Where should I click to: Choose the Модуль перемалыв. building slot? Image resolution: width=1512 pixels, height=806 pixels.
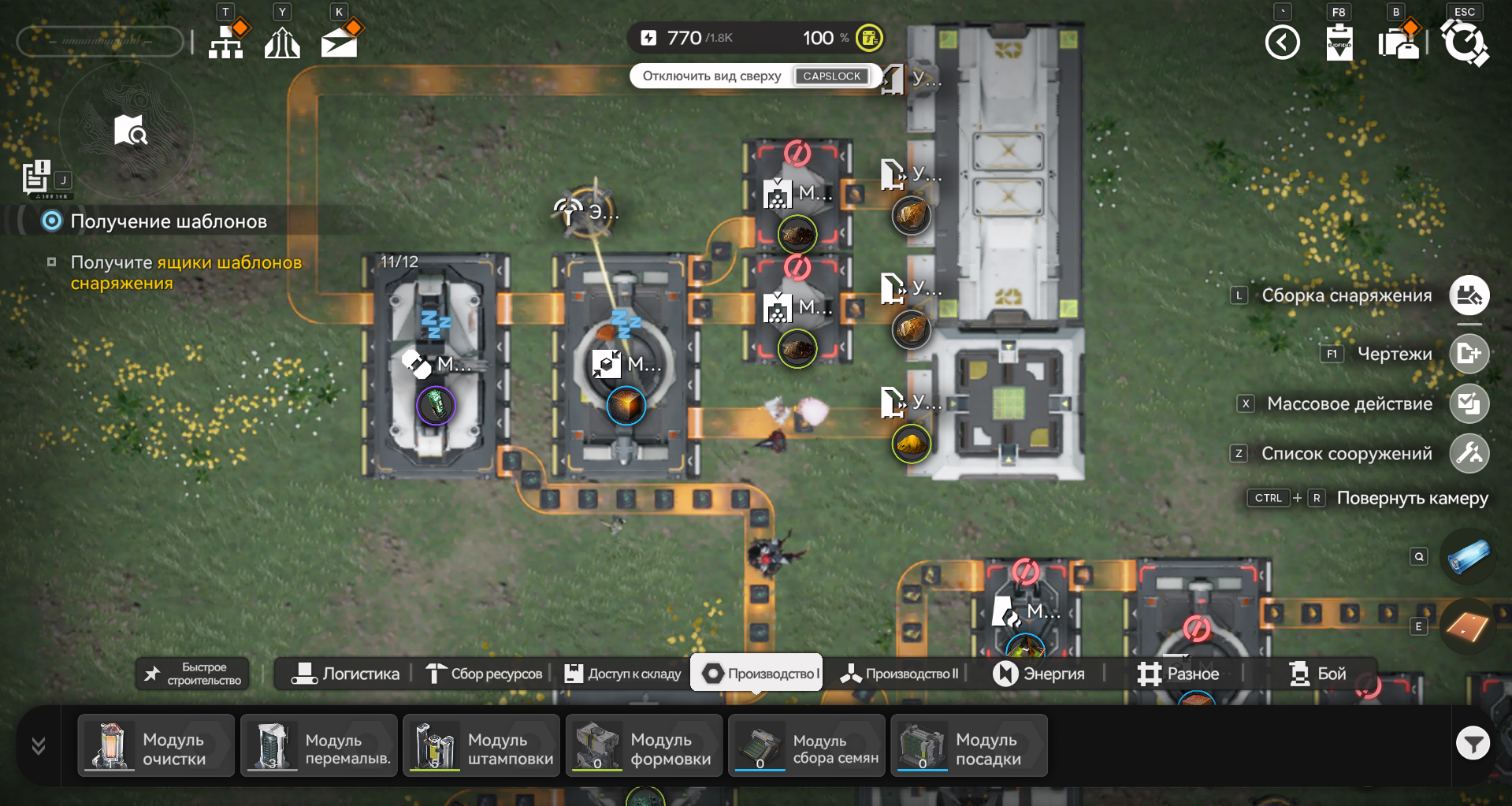[x=318, y=745]
